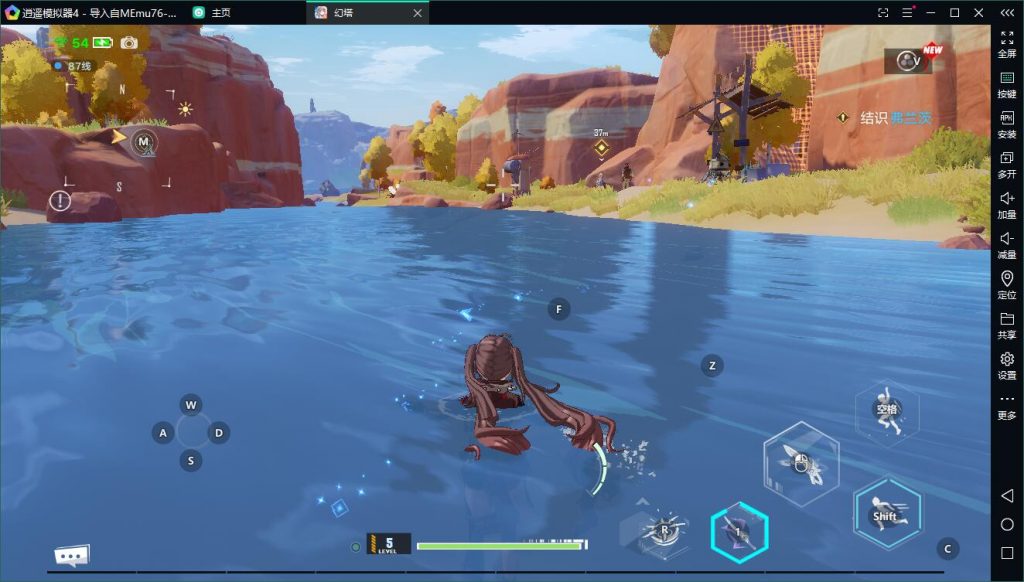This screenshot has width=1024, height=582.
Task: Tap the jump button labeled 空格
Action: [x=886, y=411]
